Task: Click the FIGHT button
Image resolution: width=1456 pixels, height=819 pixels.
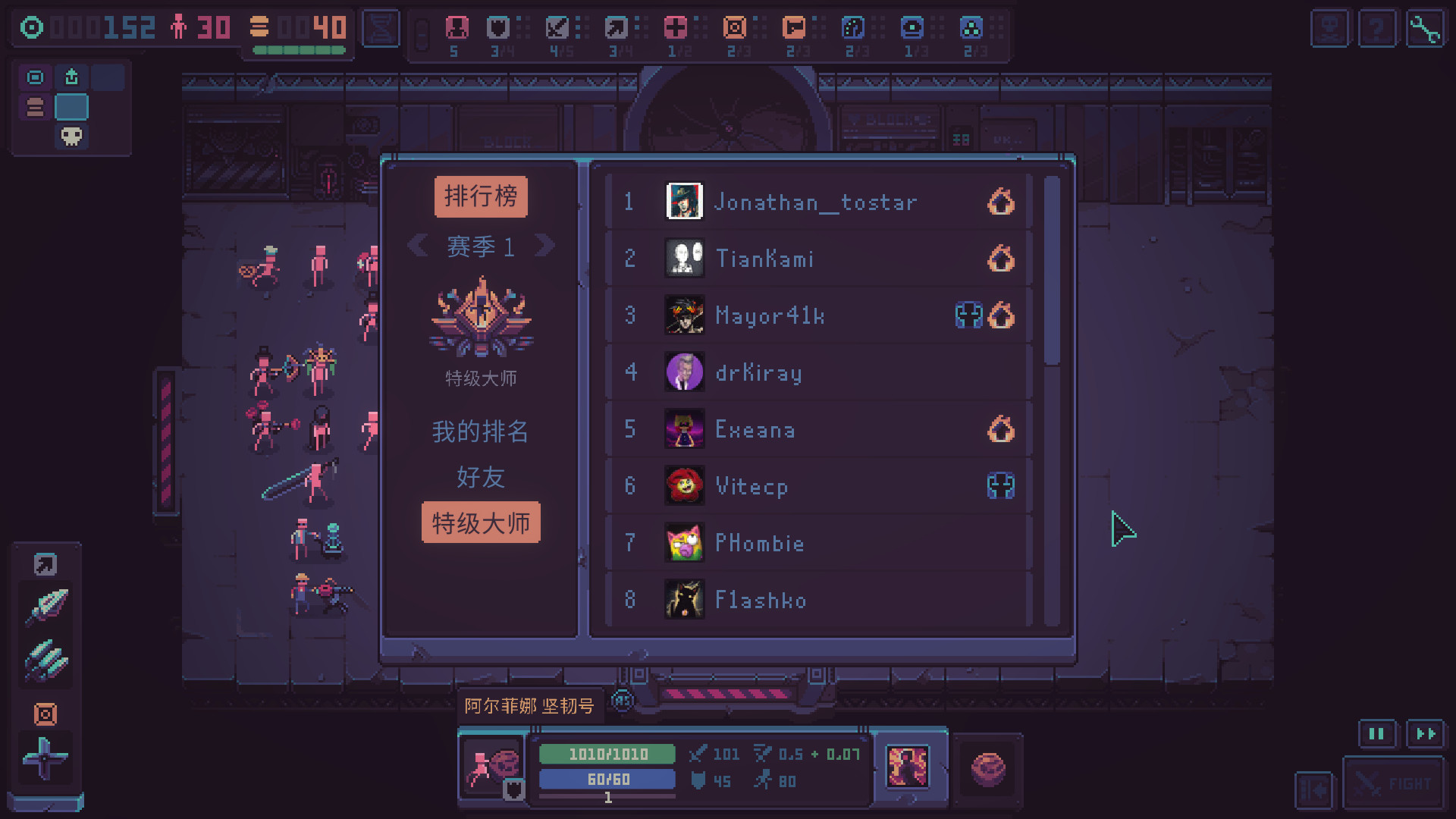Action: pyautogui.click(x=1394, y=783)
